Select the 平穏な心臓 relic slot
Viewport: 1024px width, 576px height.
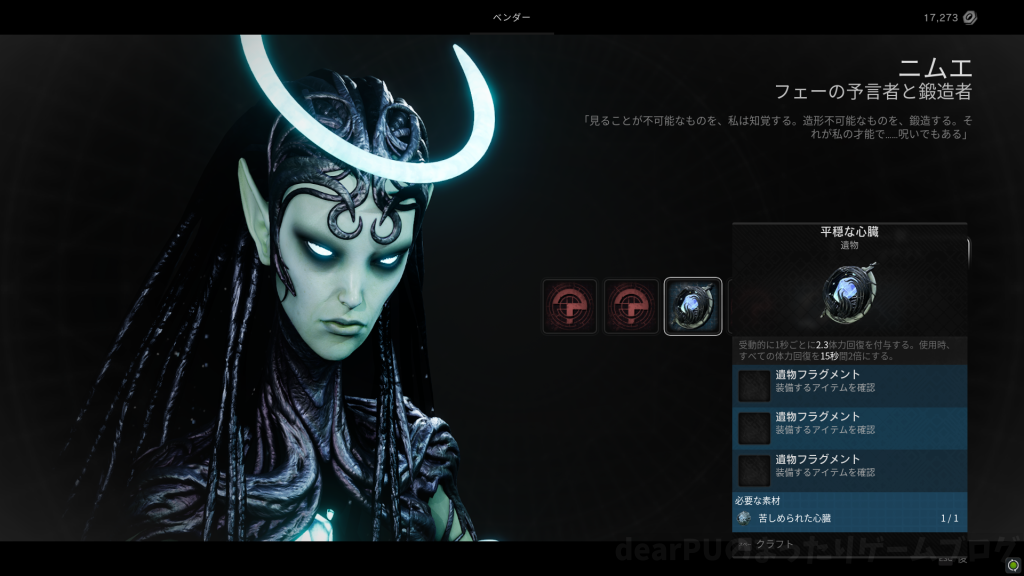point(693,306)
